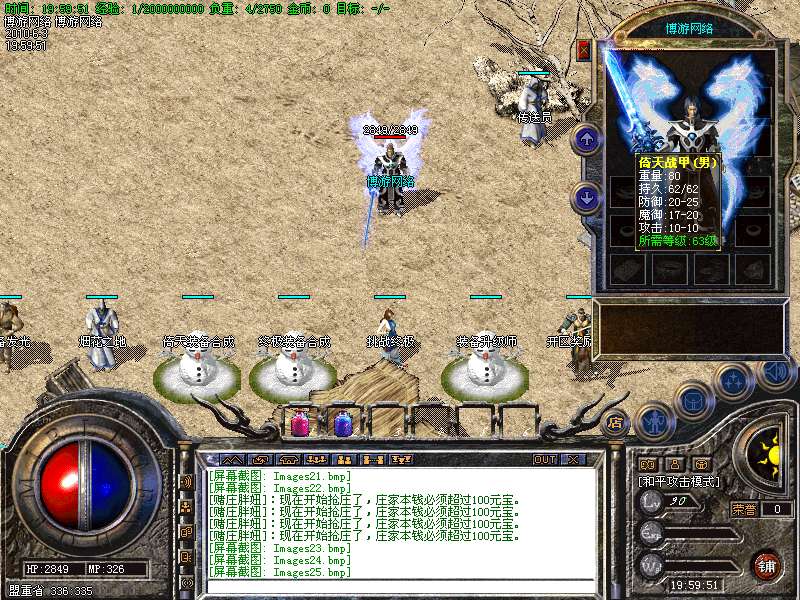Click the mountain icon on the chat toolbar
The height and width of the screenshot is (600, 800).
(x=232, y=460)
